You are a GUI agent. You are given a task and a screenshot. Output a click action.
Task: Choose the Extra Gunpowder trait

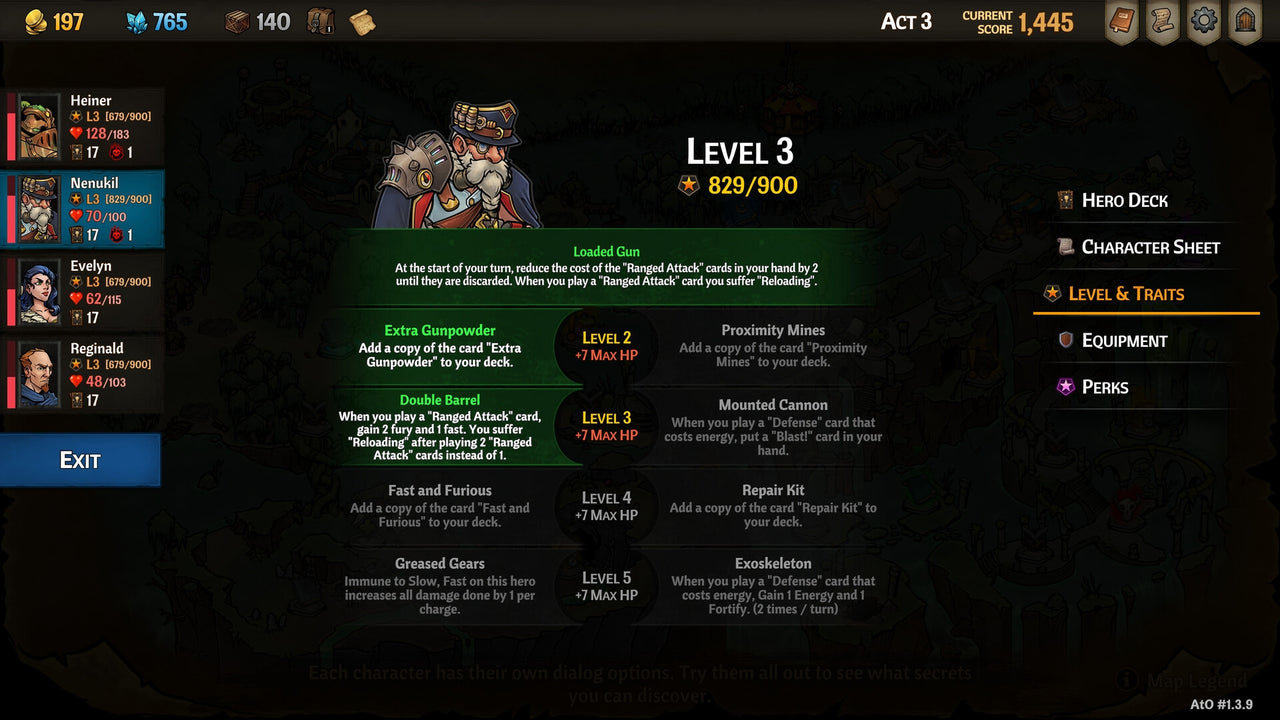[440, 349]
